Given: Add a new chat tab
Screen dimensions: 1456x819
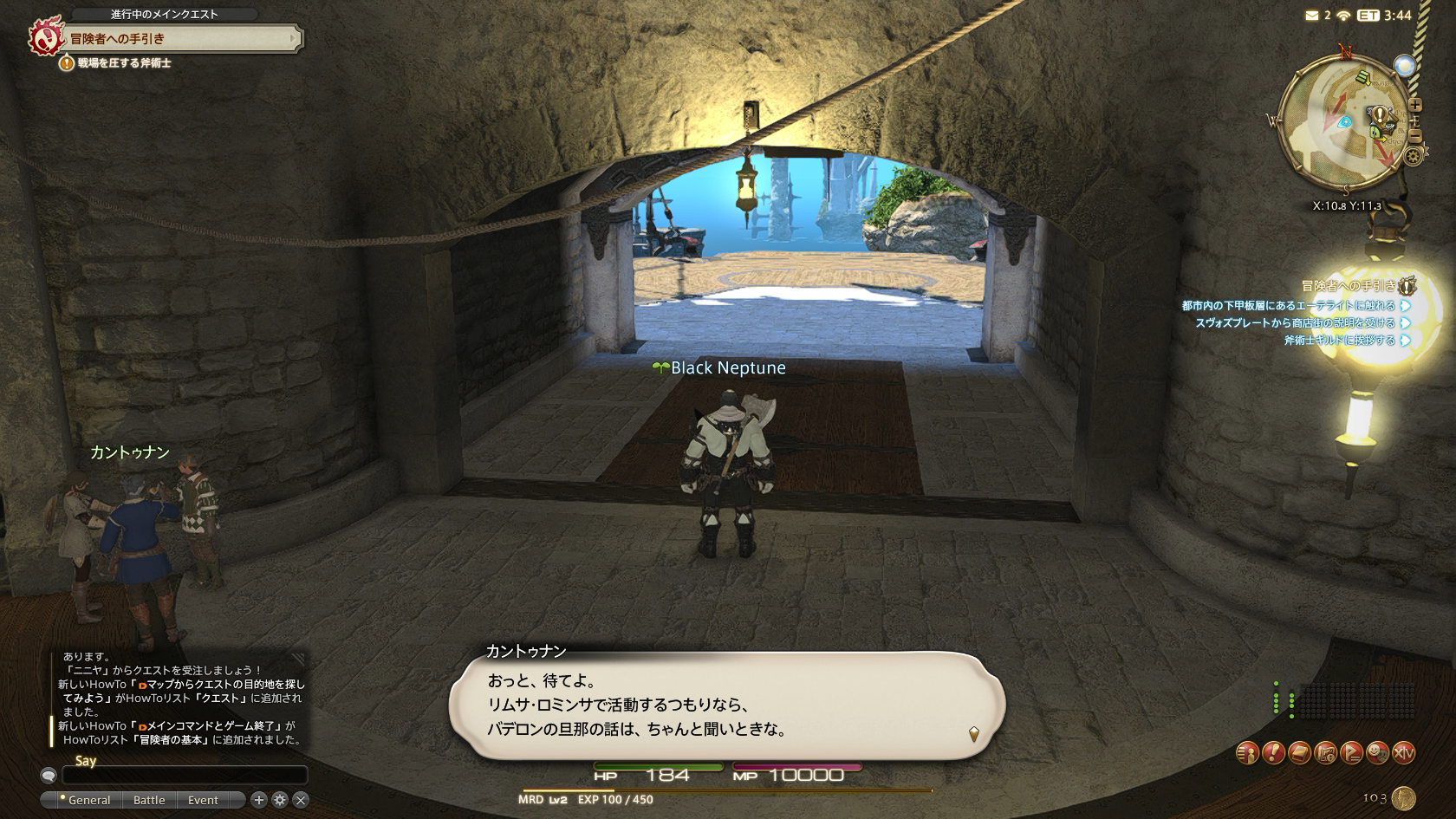Looking at the screenshot, I should click(x=259, y=800).
